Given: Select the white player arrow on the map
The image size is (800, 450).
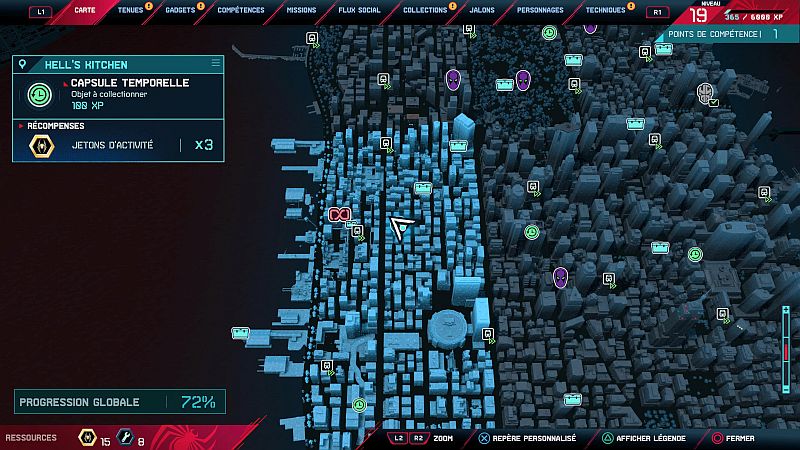Looking at the screenshot, I should [403, 228].
